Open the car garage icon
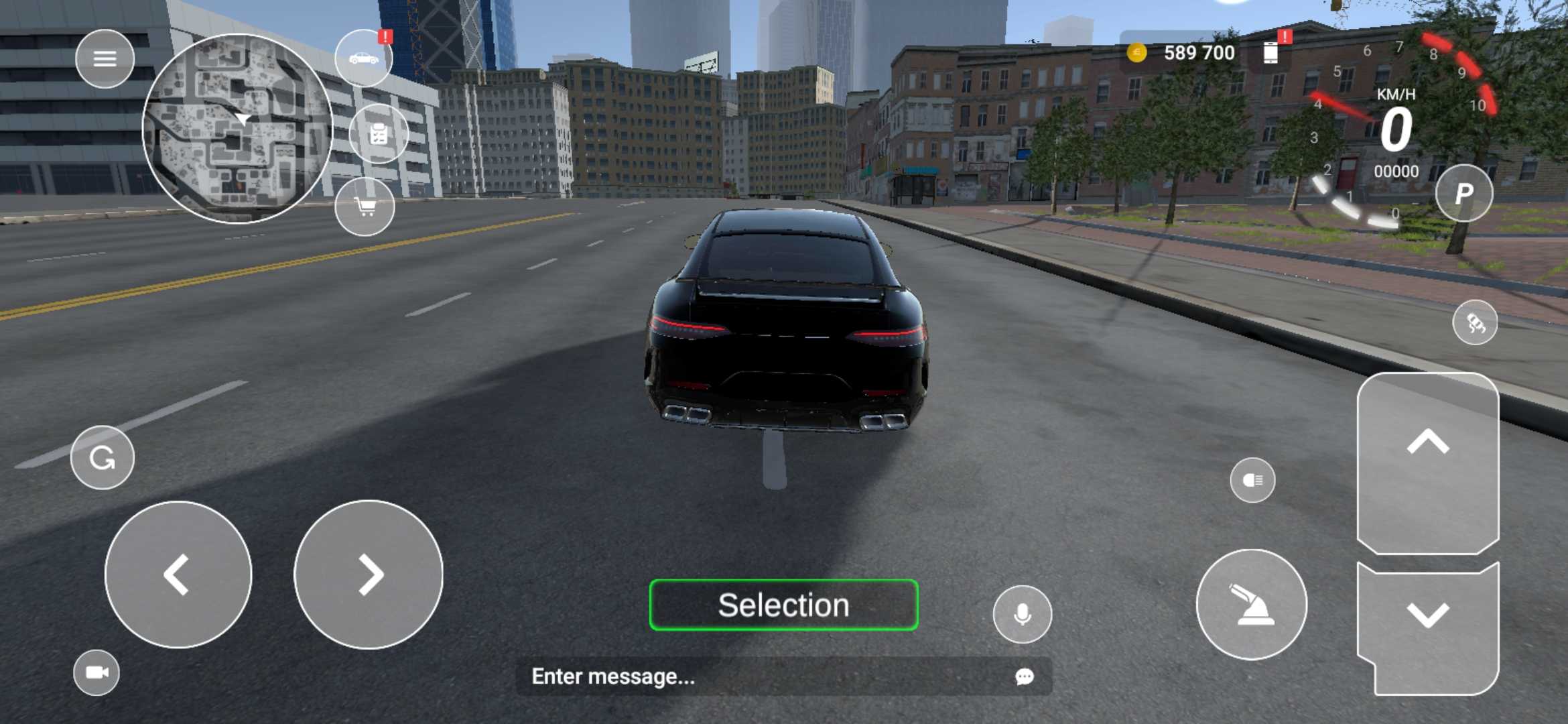 tap(364, 59)
